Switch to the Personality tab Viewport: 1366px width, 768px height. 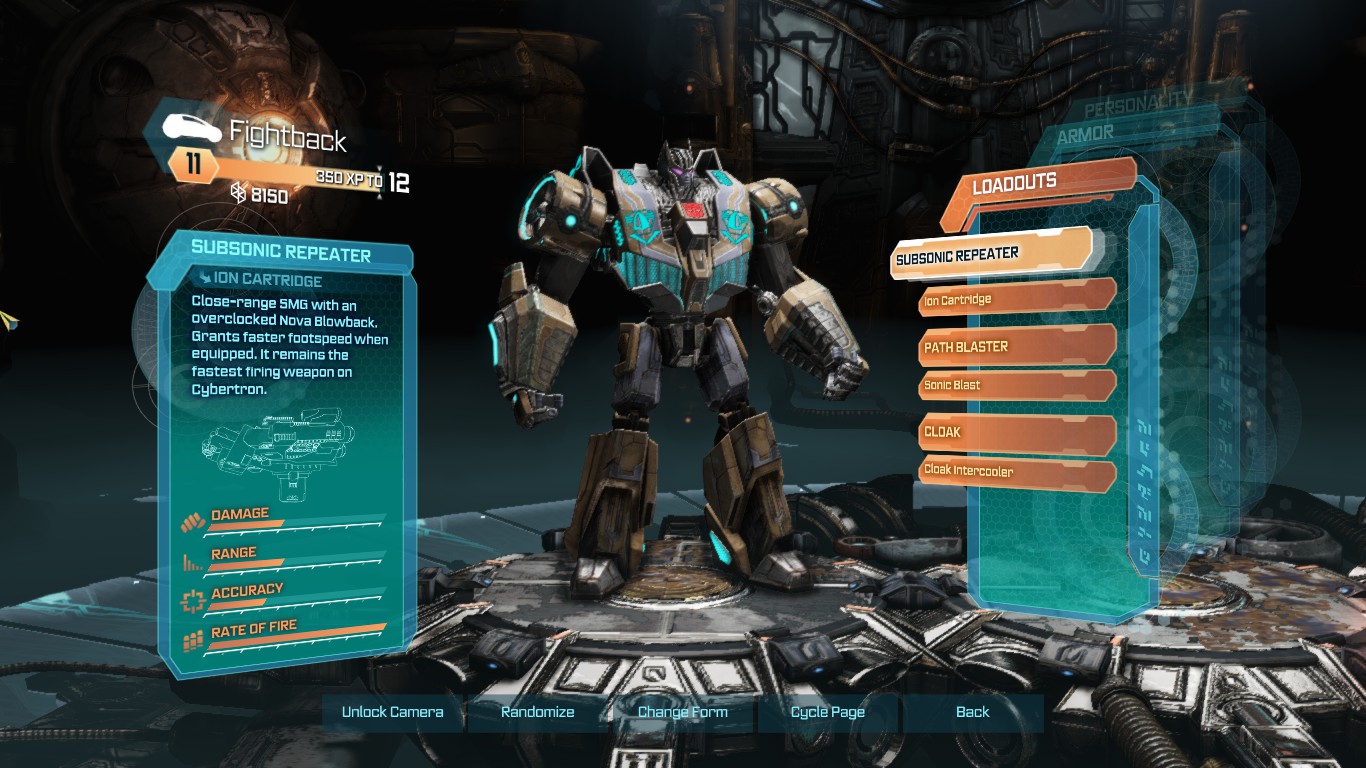1137,104
